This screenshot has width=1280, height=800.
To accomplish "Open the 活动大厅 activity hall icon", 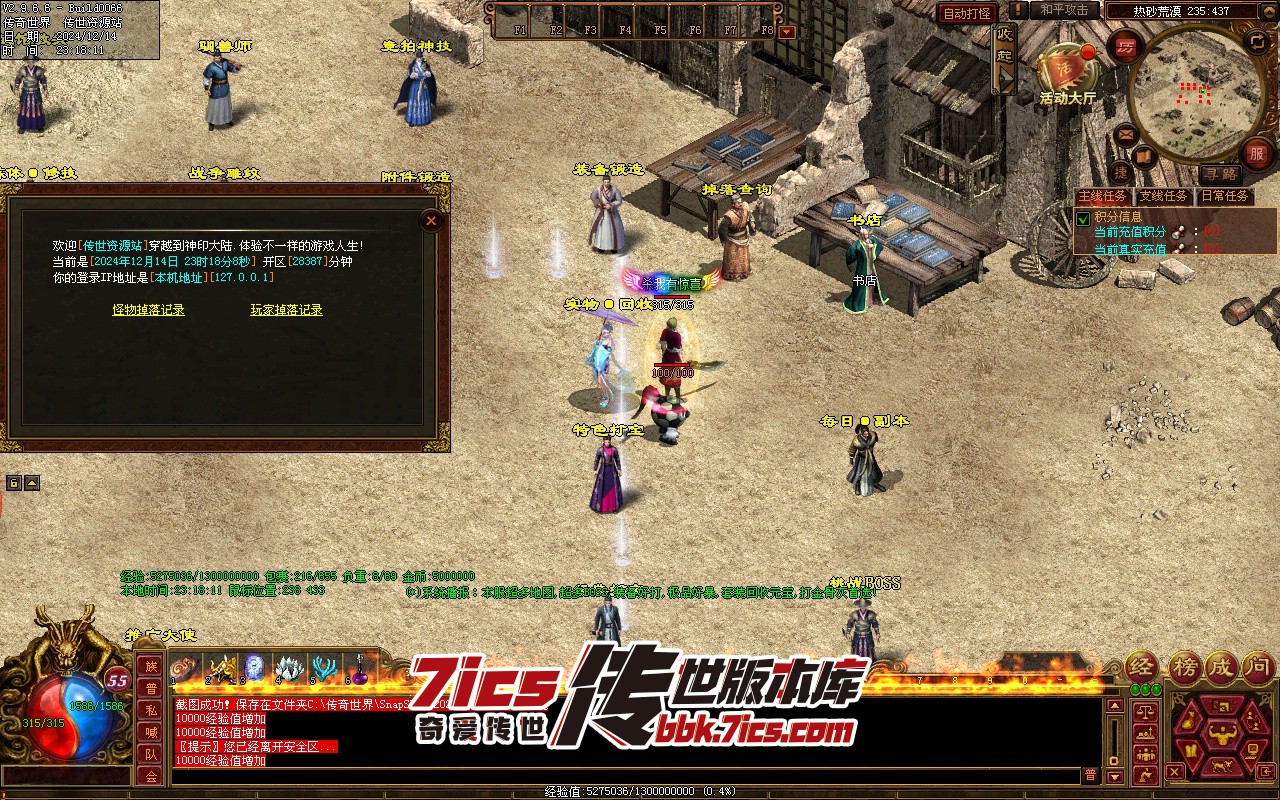I will click(x=1067, y=70).
